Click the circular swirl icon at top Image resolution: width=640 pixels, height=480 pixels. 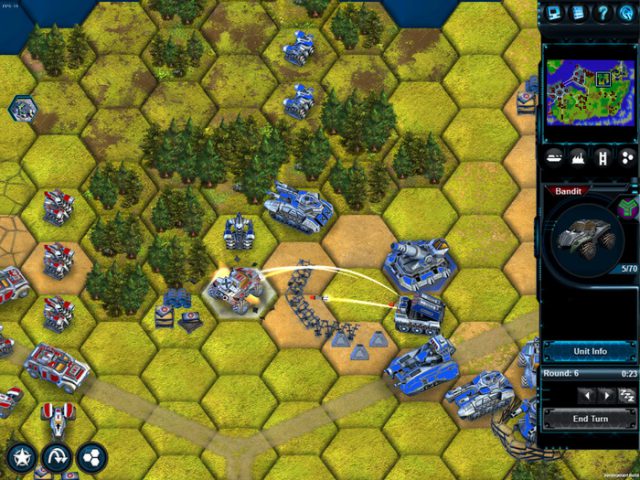tap(627, 13)
